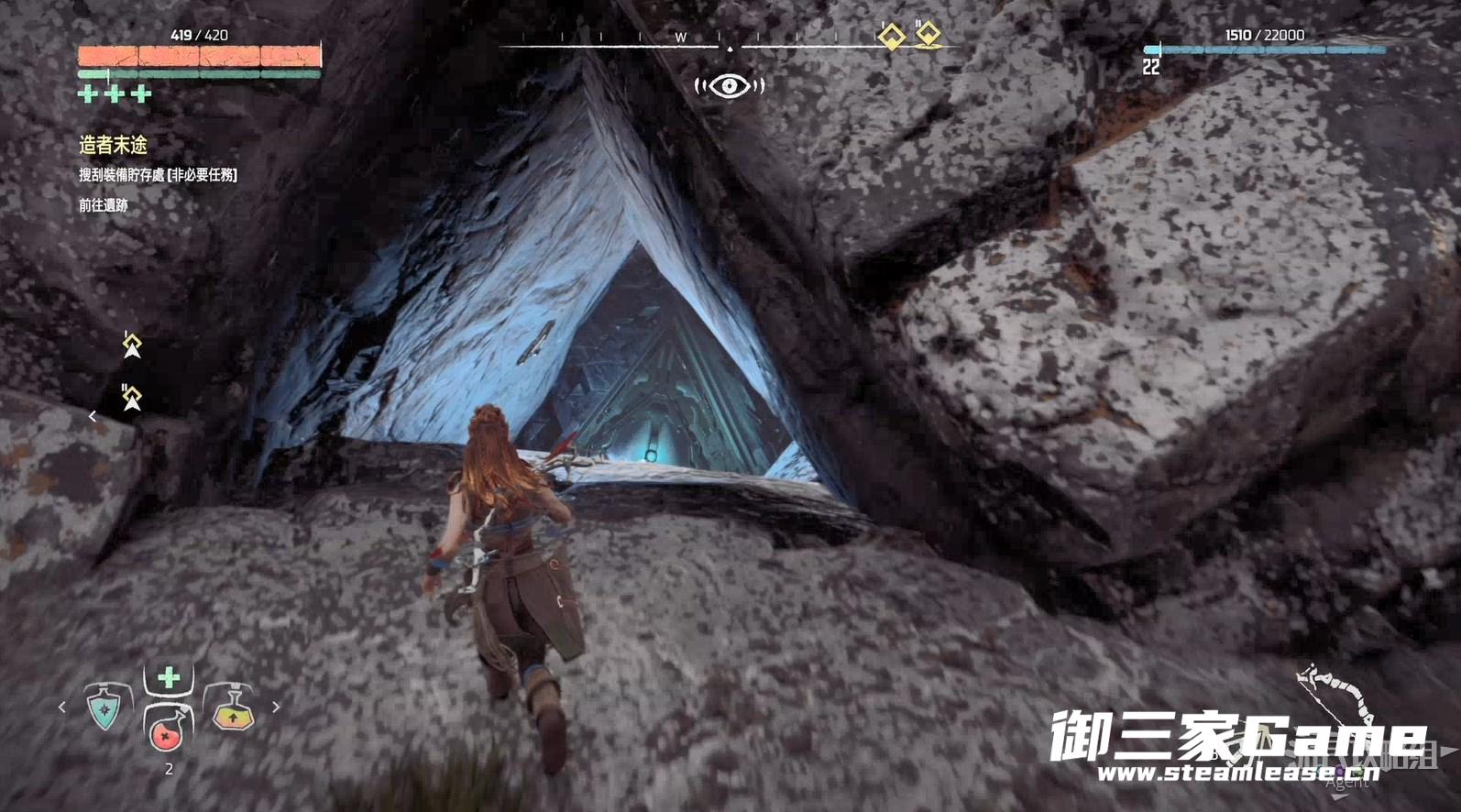The width and height of the screenshot is (1461, 812).
Task: Use the red health potion slot
Action: point(166,730)
